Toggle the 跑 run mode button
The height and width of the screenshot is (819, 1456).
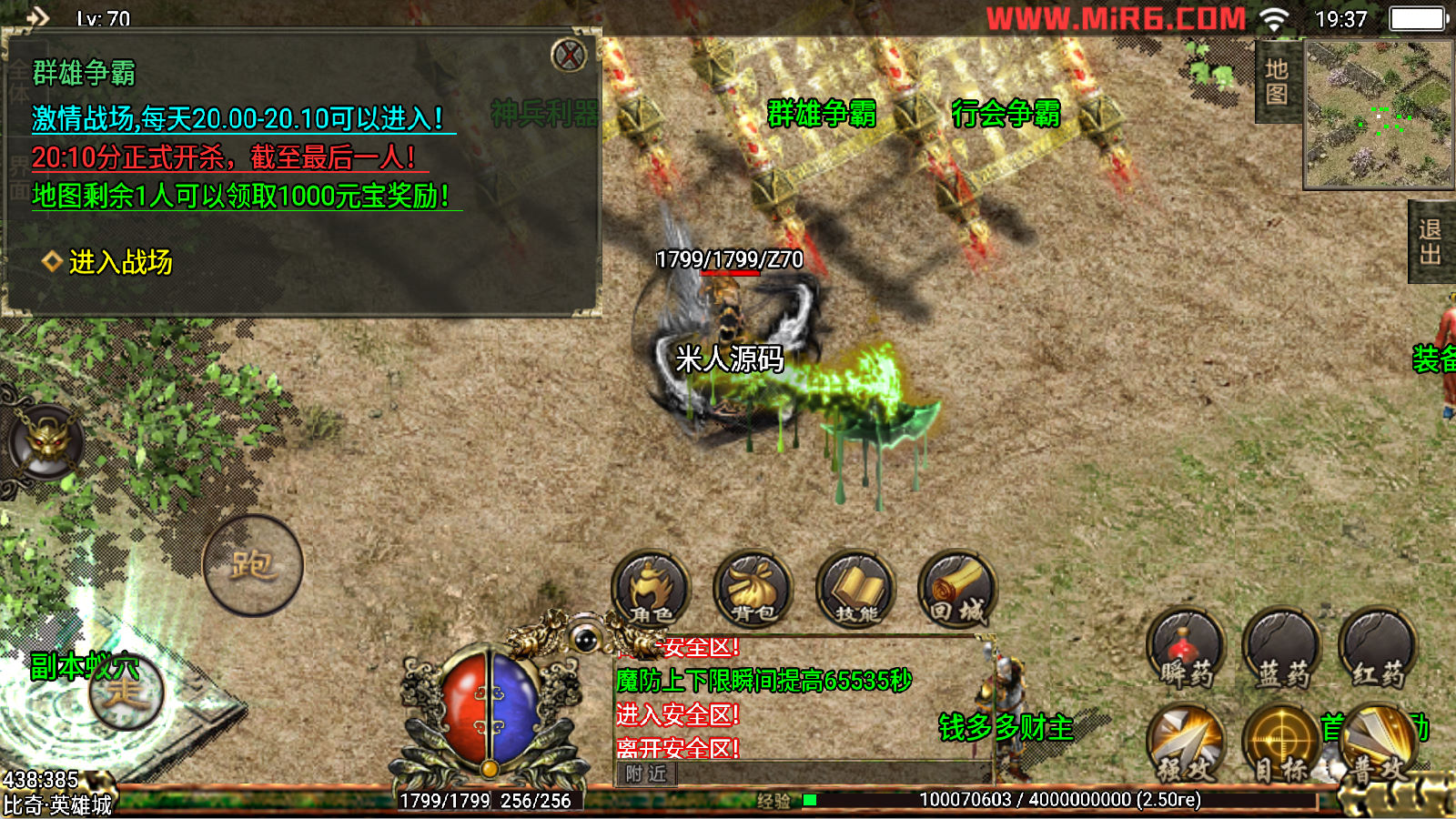click(x=252, y=565)
